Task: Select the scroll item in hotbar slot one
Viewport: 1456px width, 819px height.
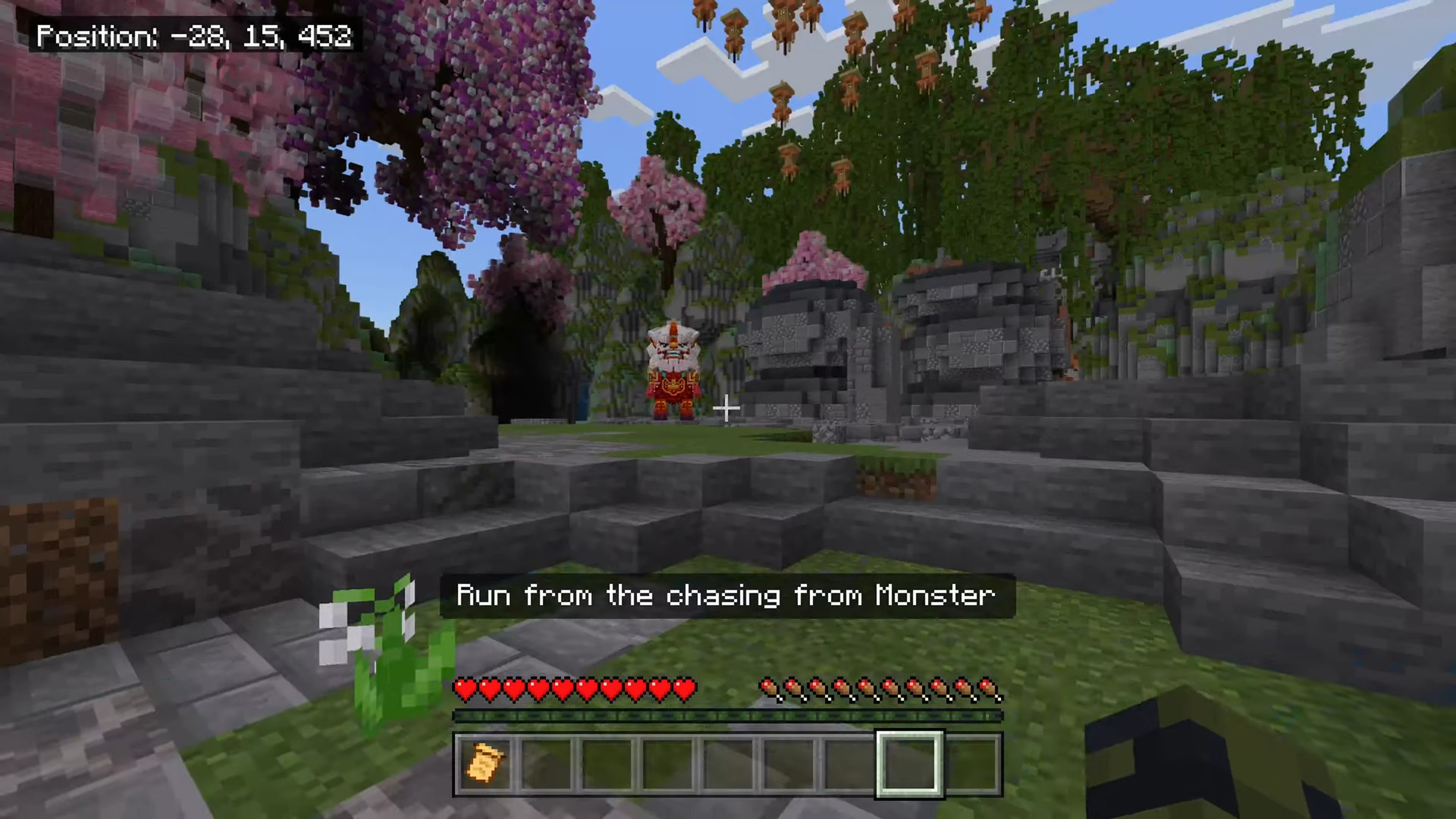Action: click(x=485, y=762)
